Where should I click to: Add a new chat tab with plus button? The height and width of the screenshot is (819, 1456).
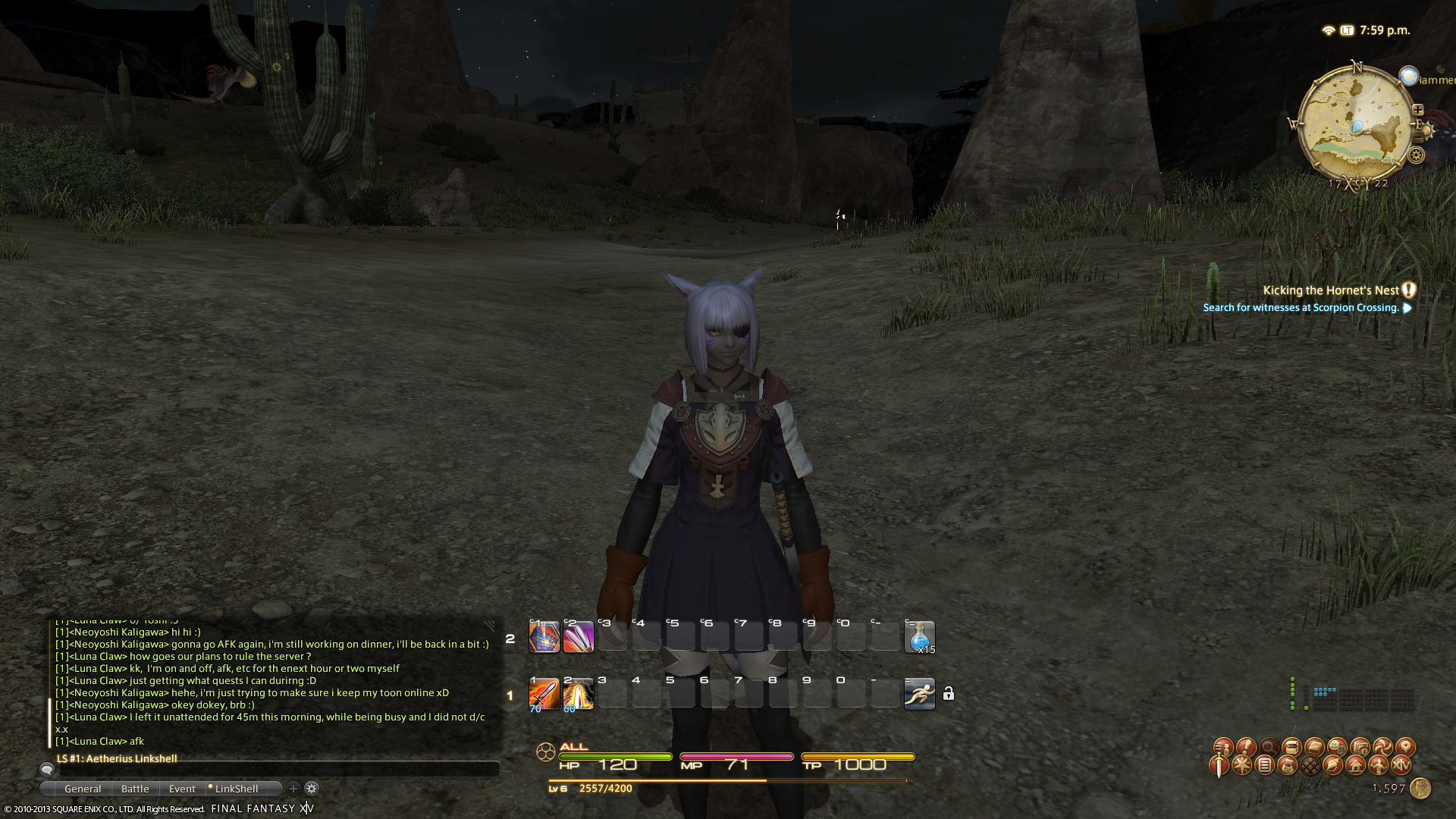click(293, 789)
